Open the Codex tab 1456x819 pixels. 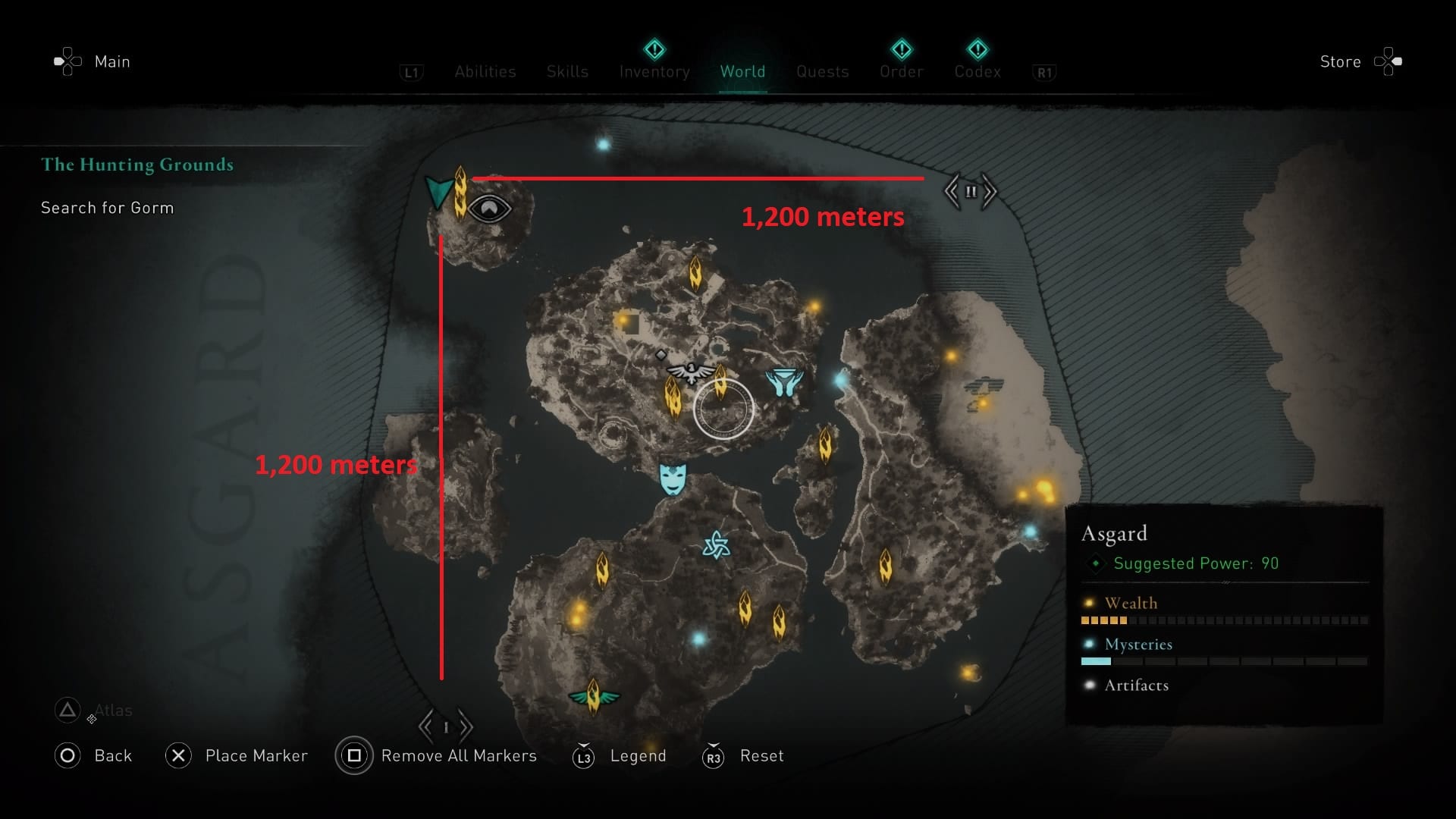coord(977,71)
